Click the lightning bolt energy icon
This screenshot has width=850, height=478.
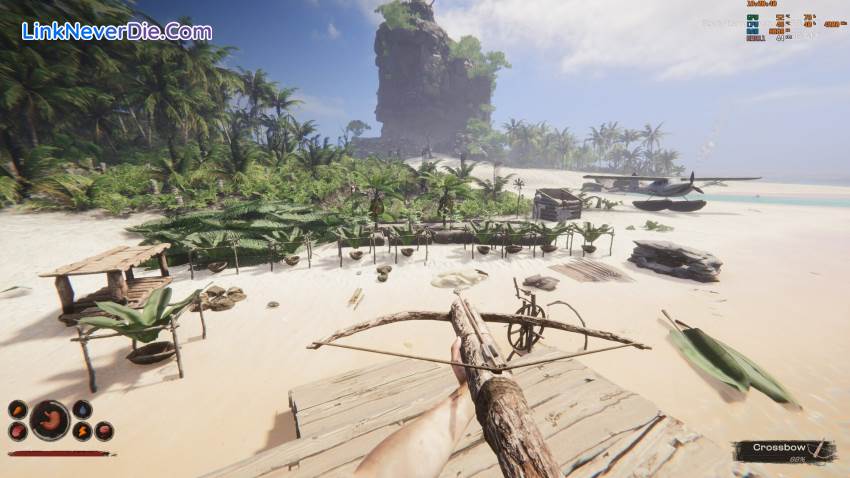(x=82, y=431)
